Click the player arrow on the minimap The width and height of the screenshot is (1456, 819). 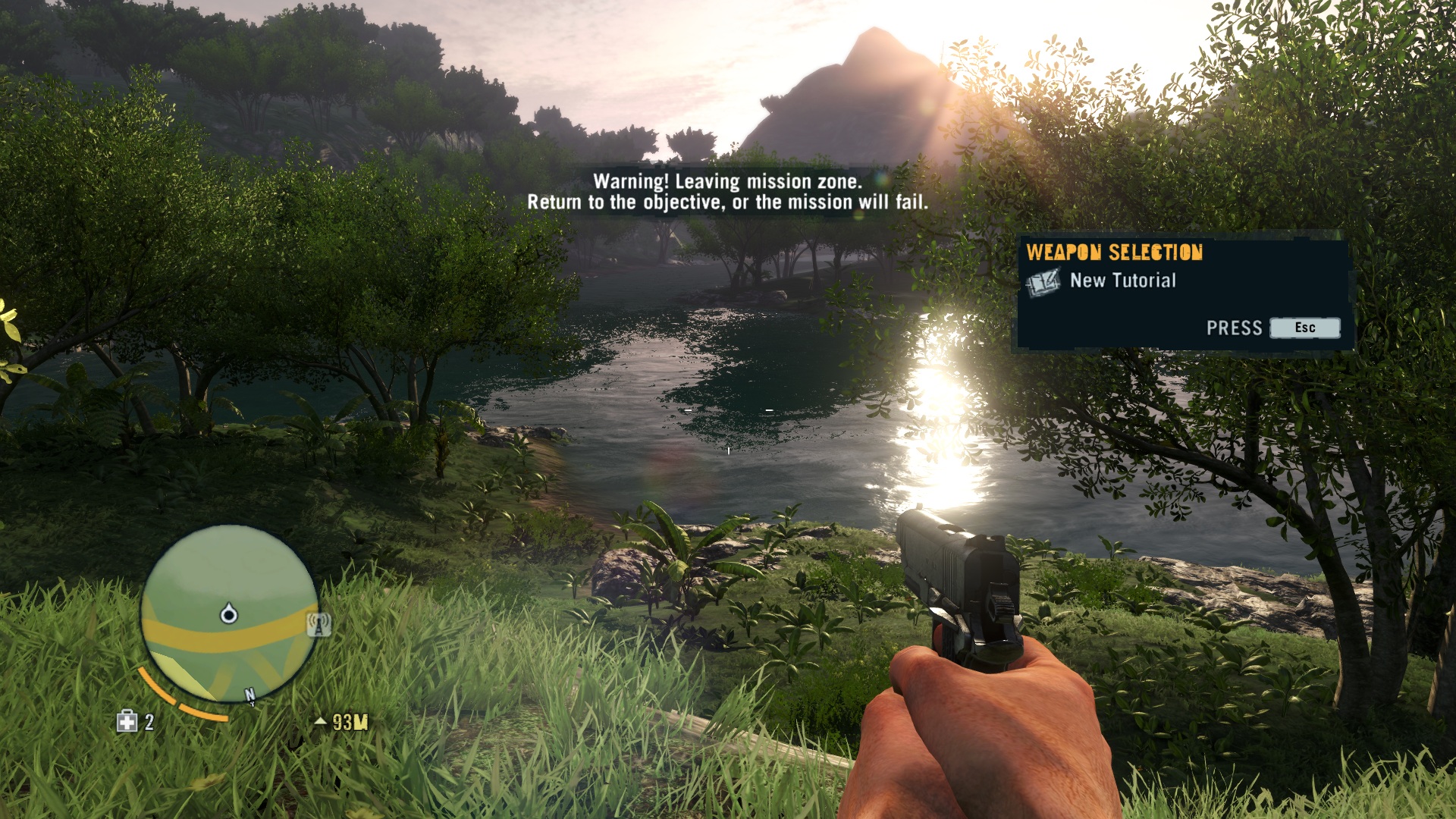[228, 613]
